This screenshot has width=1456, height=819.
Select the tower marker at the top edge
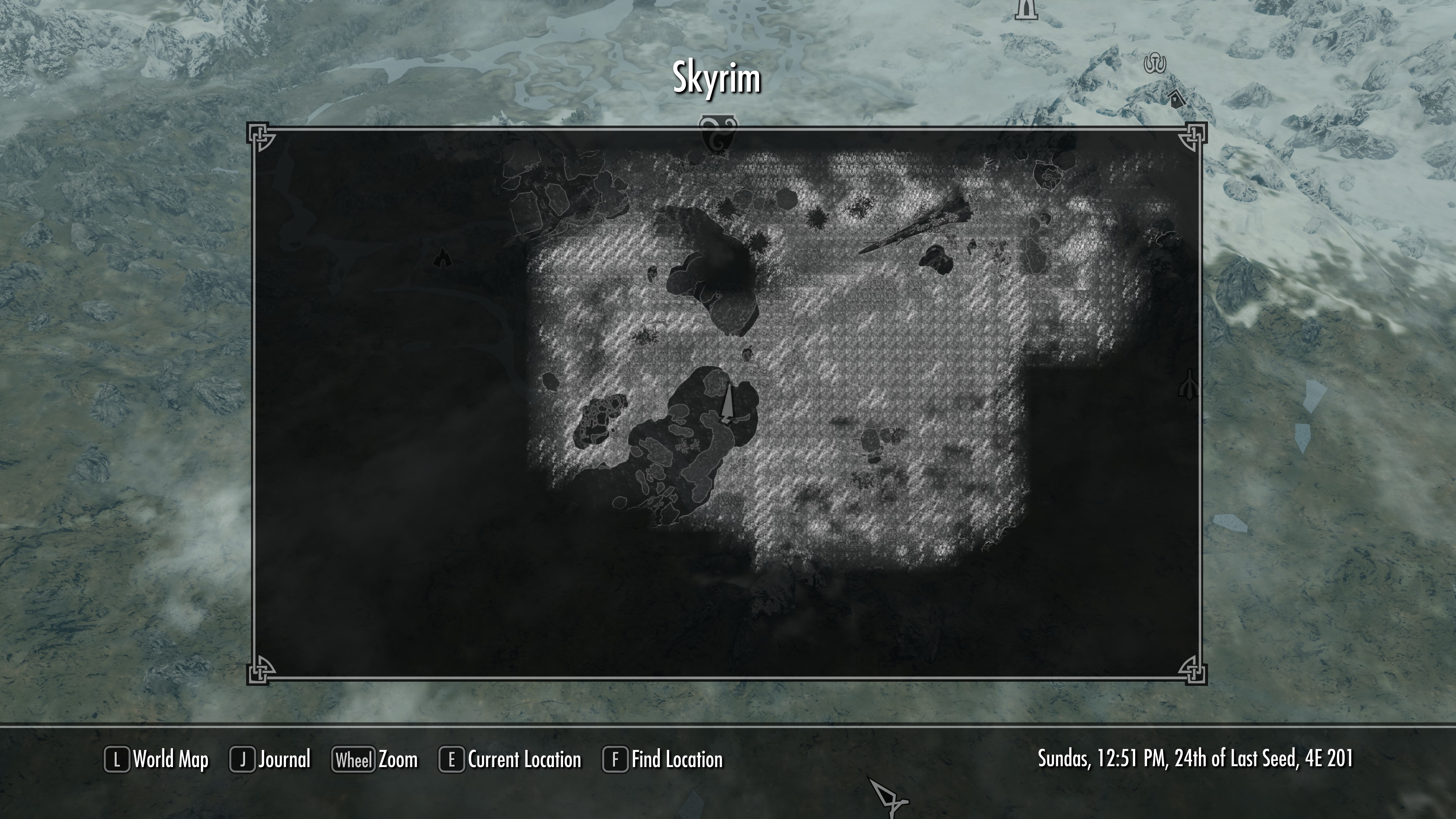(x=1027, y=10)
